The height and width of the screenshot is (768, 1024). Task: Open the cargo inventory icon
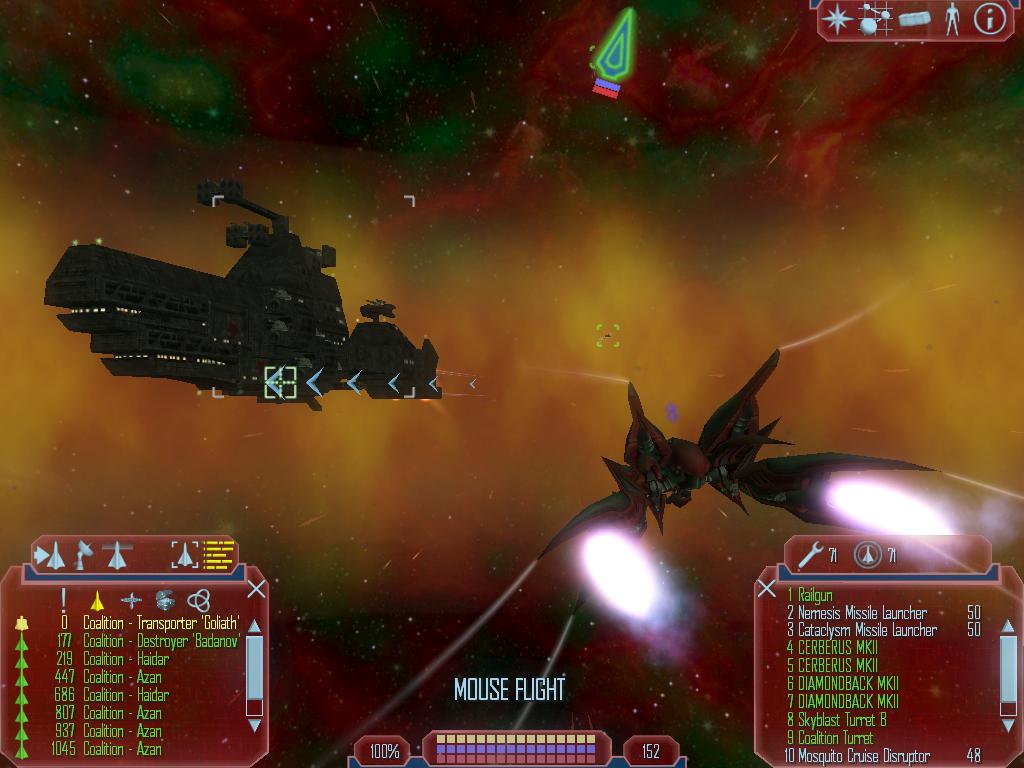(914, 19)
